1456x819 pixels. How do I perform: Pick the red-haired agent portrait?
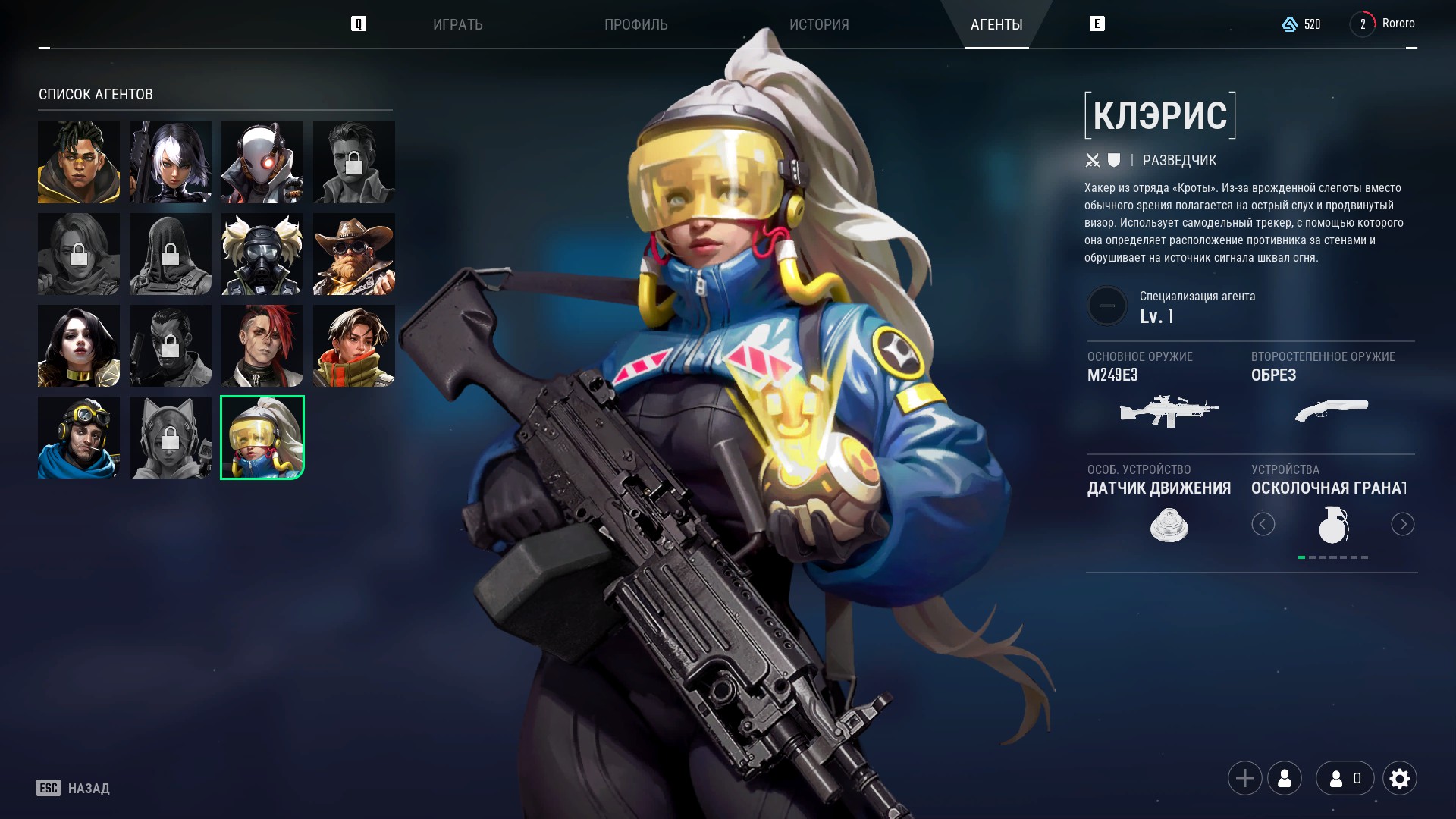point(262,346)
